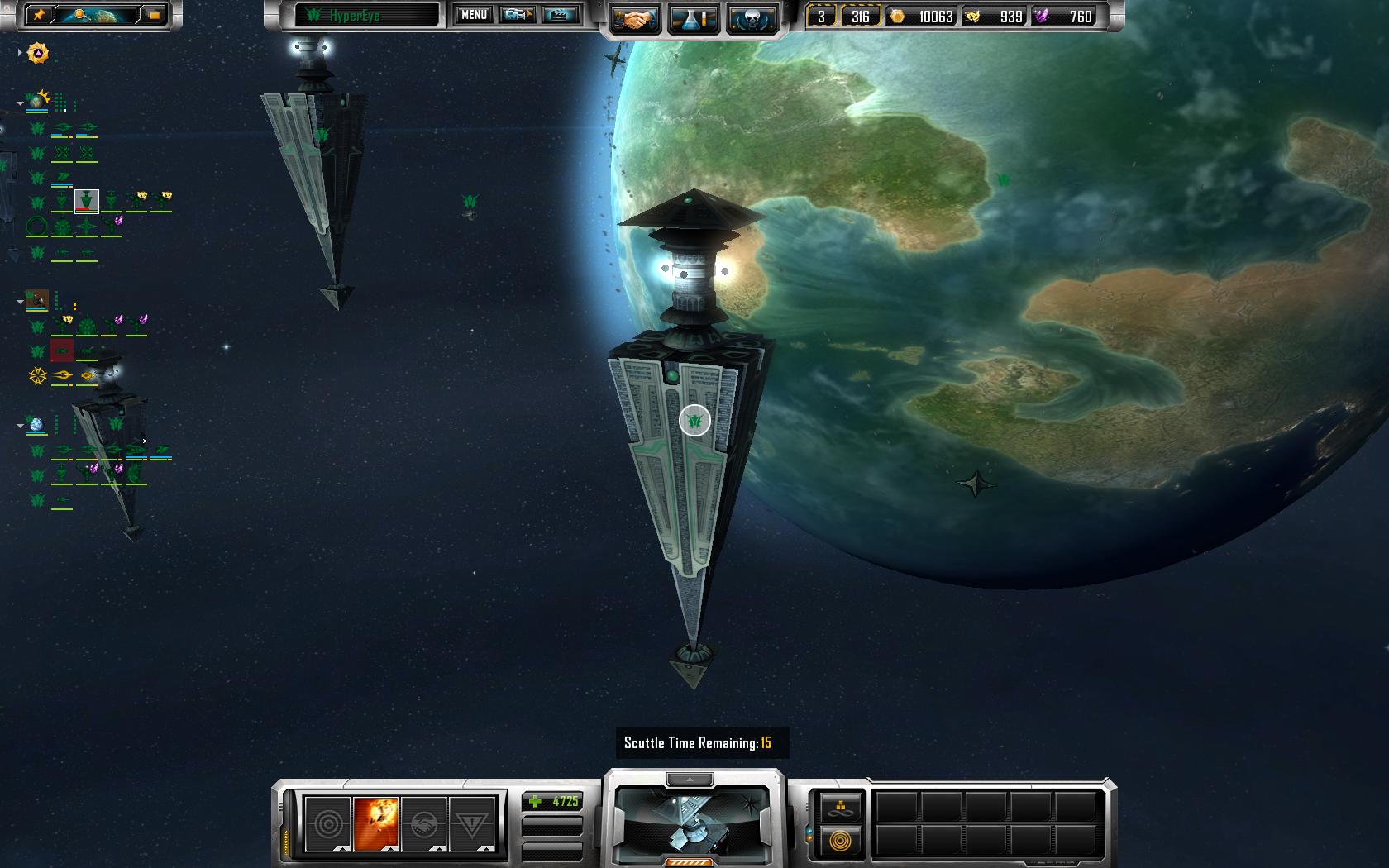Collapse the crowned home planet entry
The width and height of the screenshot is (1389, 868).
[20, 103]
